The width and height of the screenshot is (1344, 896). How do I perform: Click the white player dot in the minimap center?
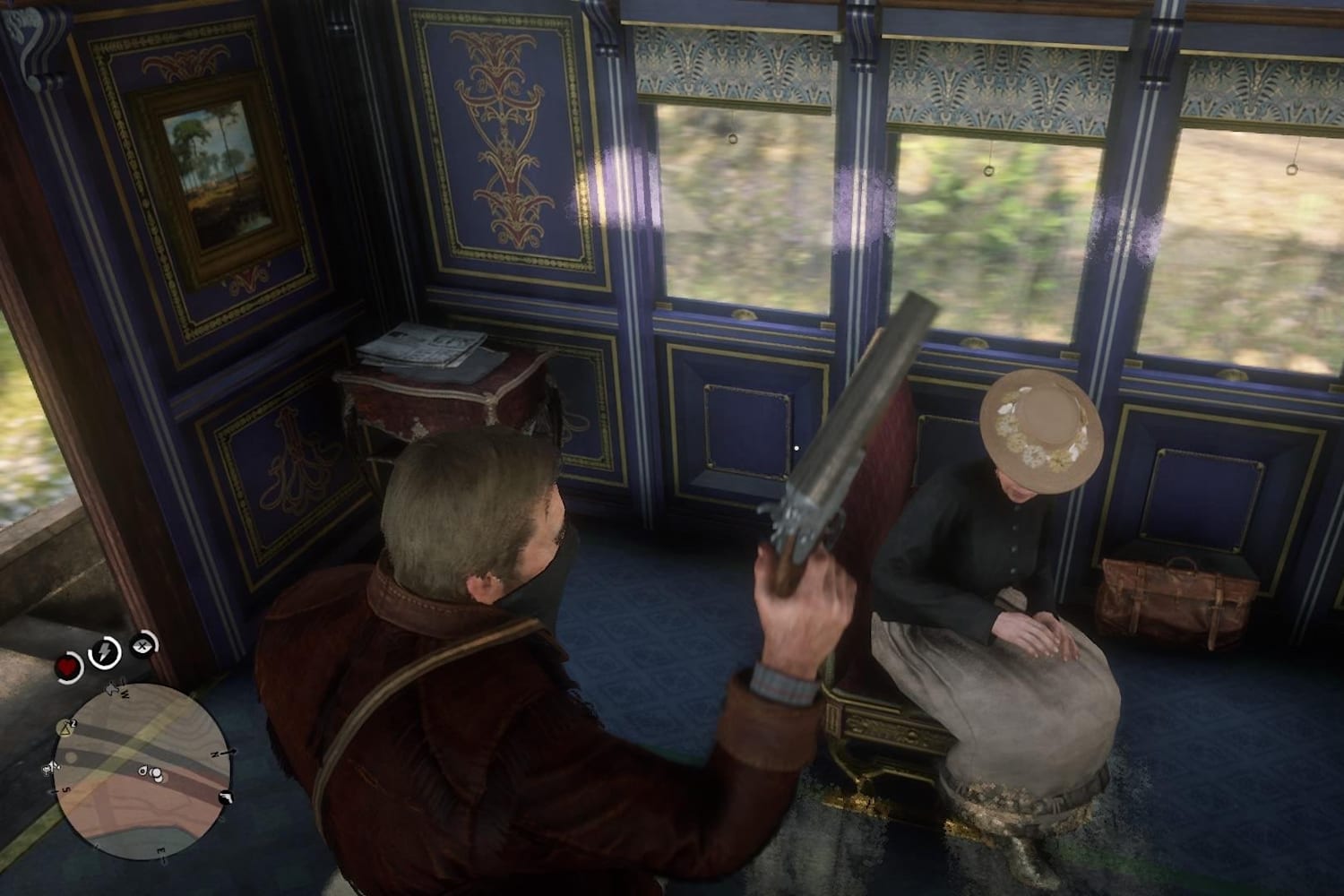click(x=156, y=774)
